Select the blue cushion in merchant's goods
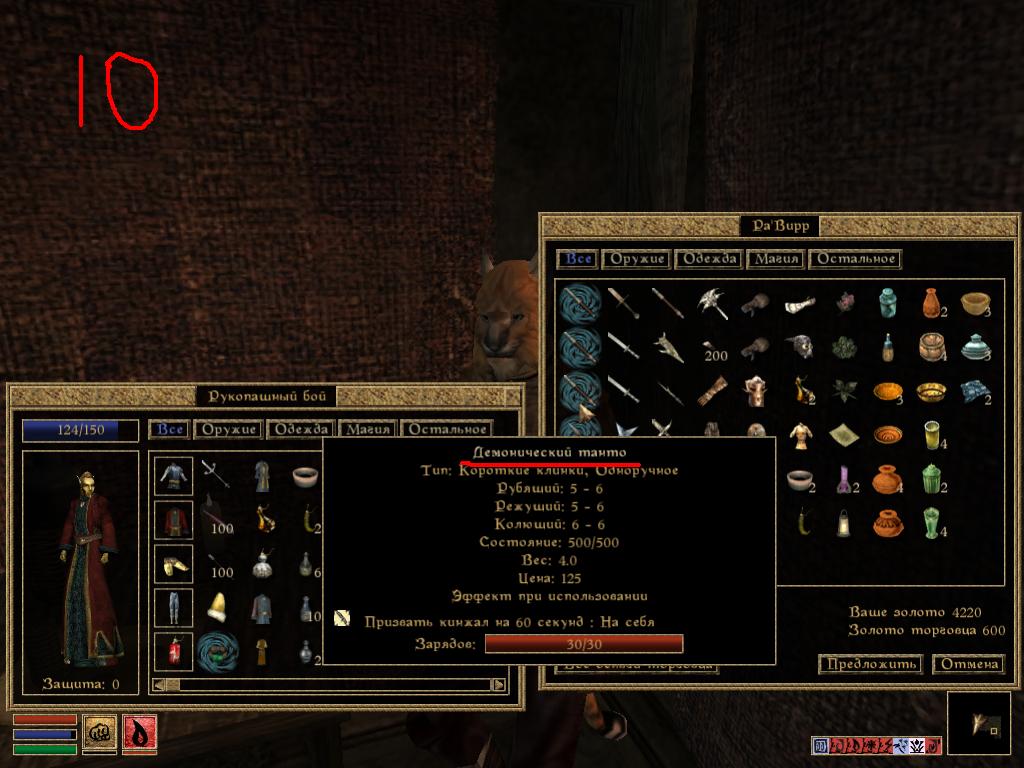 tap(977, 390)
